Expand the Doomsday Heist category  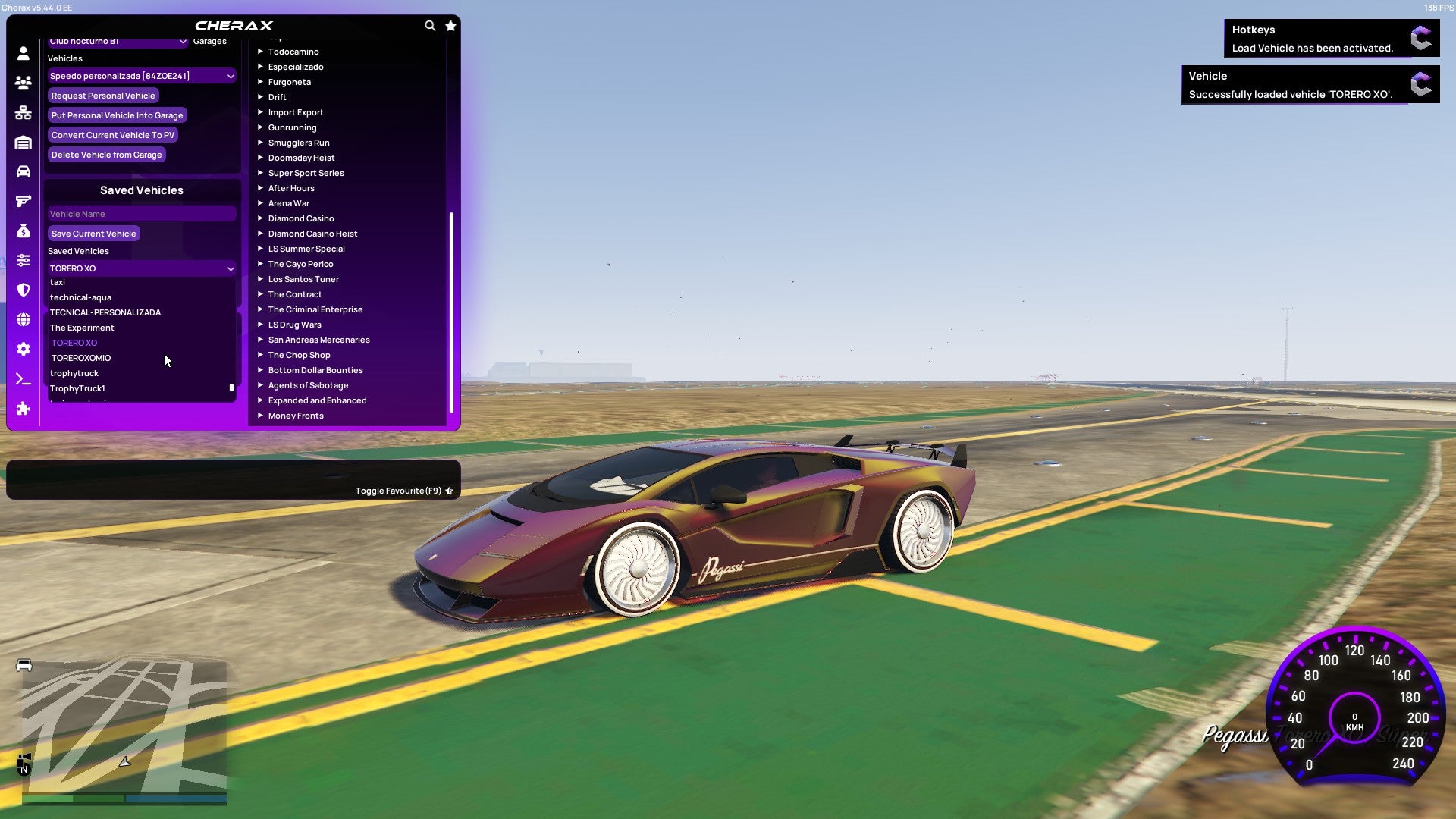(300, 158)
